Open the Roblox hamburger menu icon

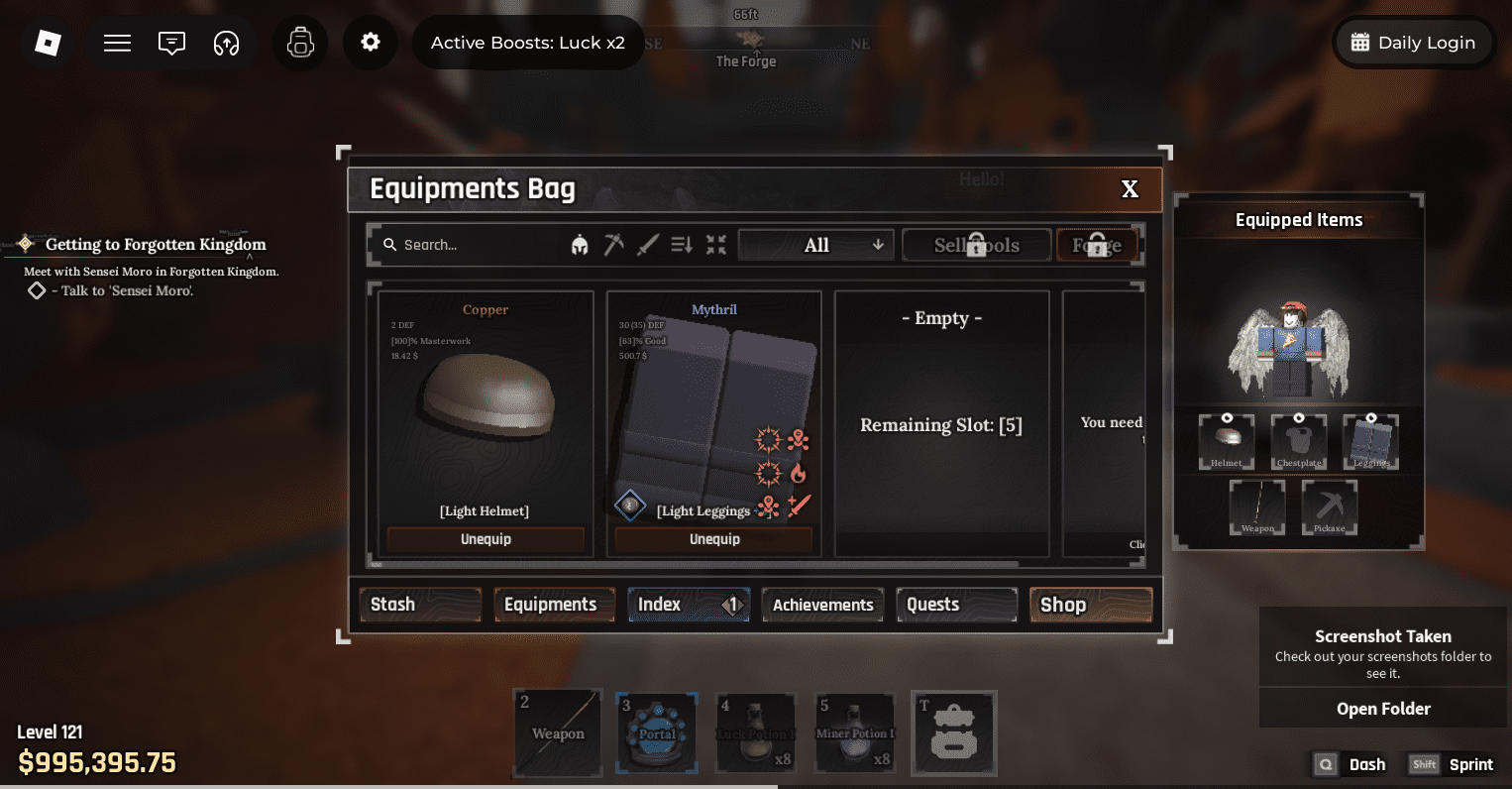(116, 43)
